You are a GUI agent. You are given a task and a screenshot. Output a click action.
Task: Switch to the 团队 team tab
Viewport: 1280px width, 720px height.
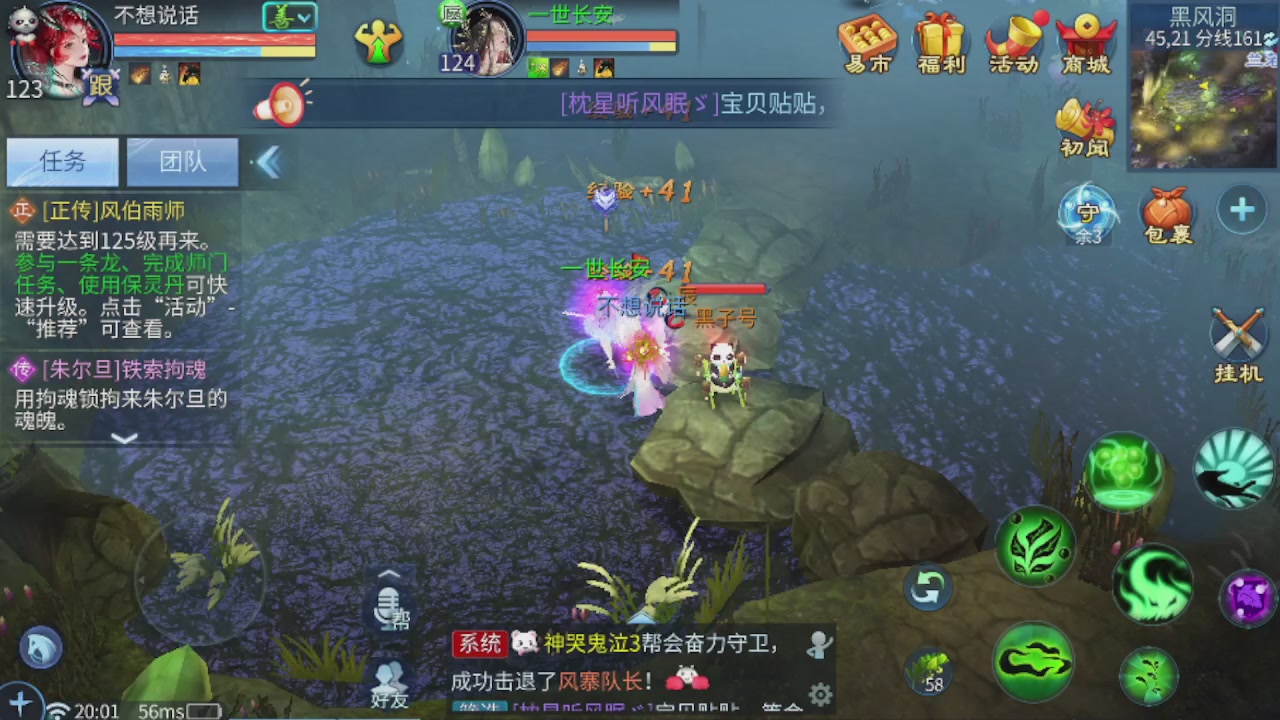tap(182, 162)
